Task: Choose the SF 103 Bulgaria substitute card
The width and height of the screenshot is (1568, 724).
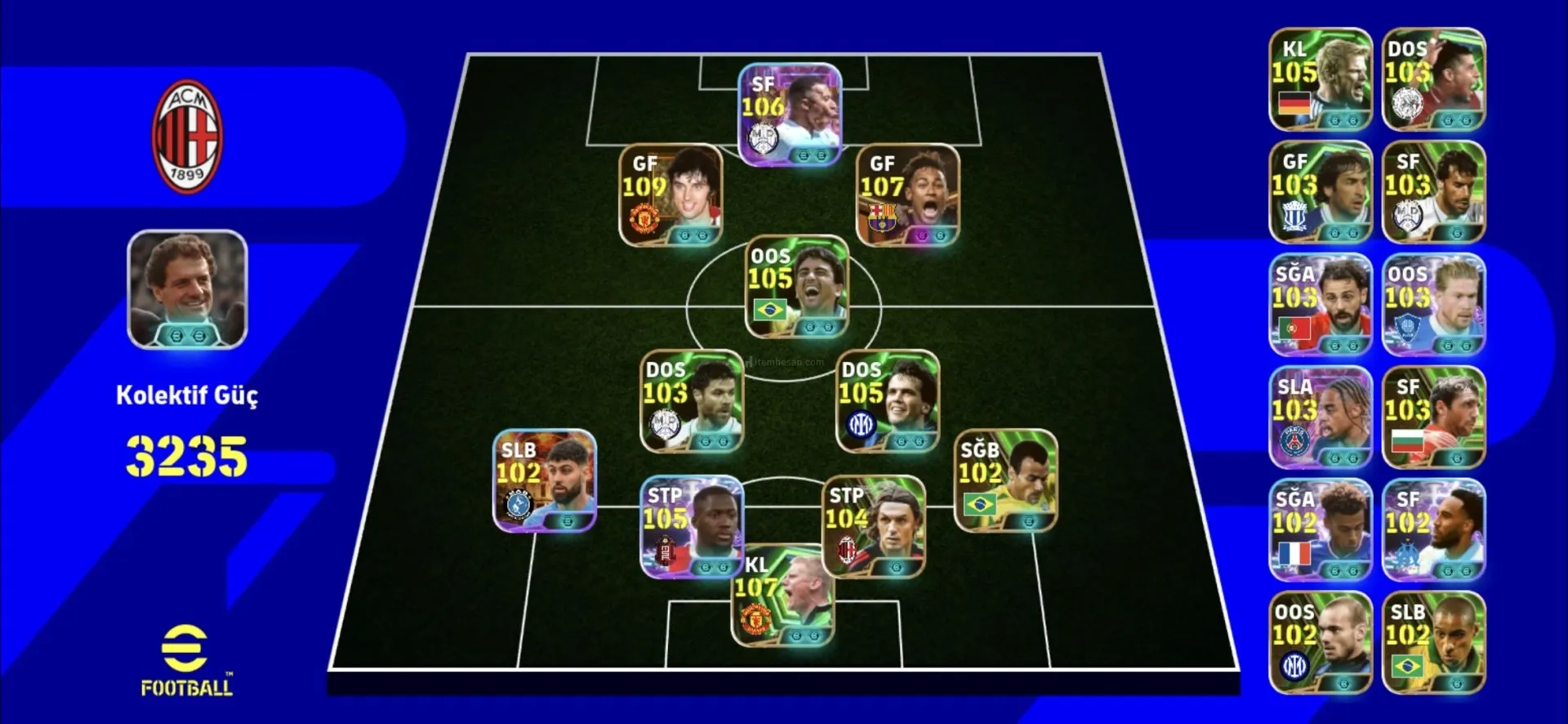Action: tap(1433, 418)
